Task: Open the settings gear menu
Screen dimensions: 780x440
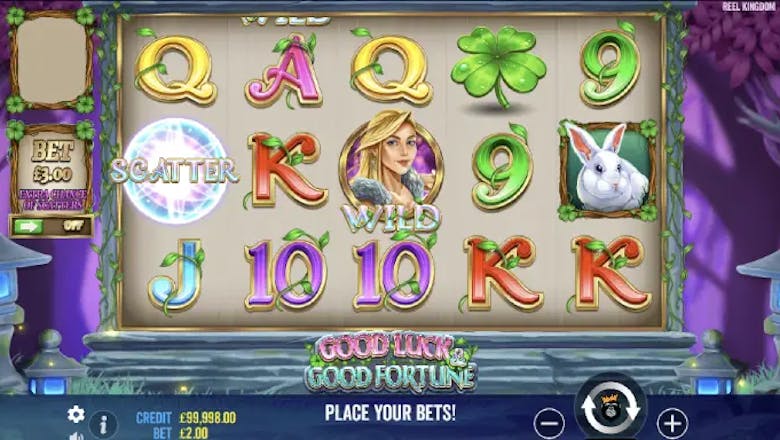Action: pos(76,414)
